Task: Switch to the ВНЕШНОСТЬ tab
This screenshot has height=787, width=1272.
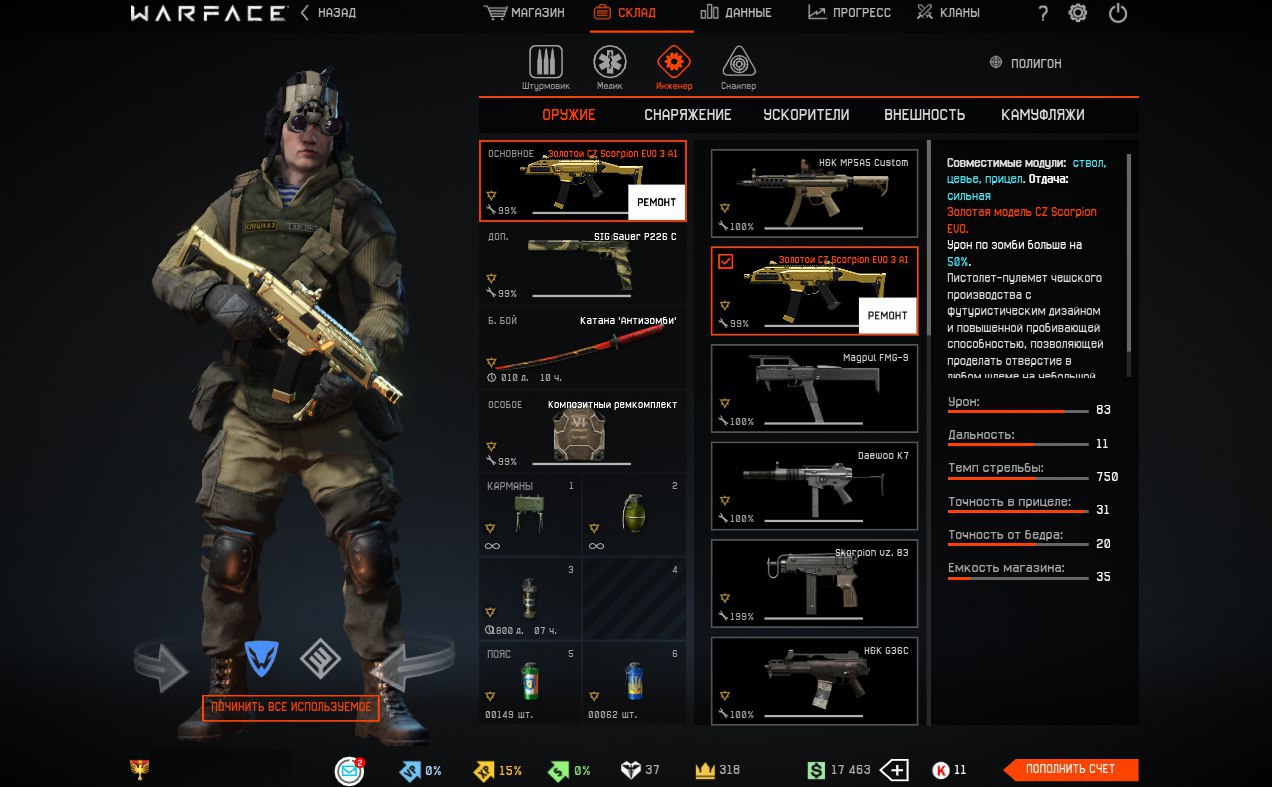Action: click(x=924, y=115)
